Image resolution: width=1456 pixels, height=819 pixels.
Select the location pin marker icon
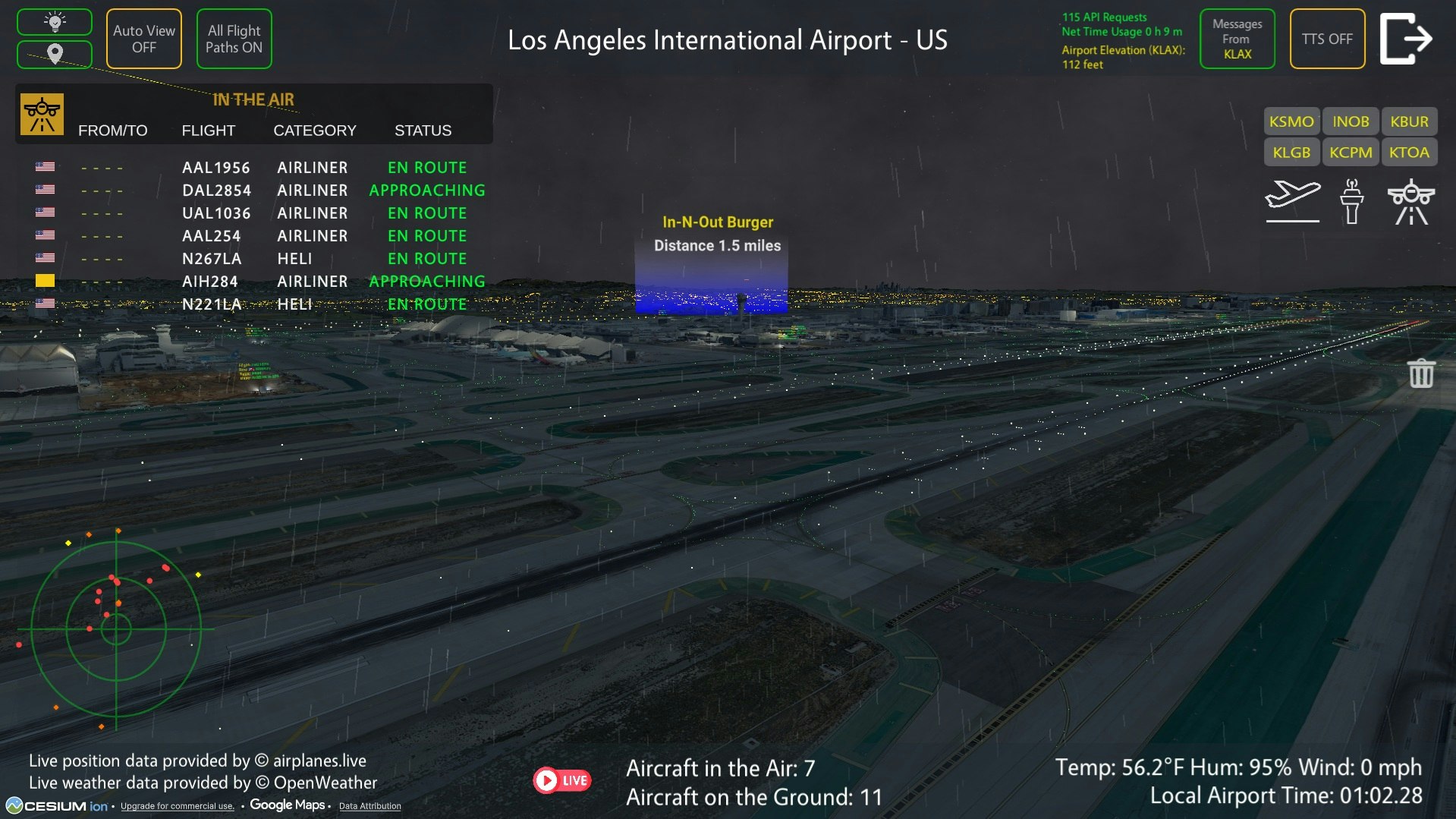coord(54,54)
